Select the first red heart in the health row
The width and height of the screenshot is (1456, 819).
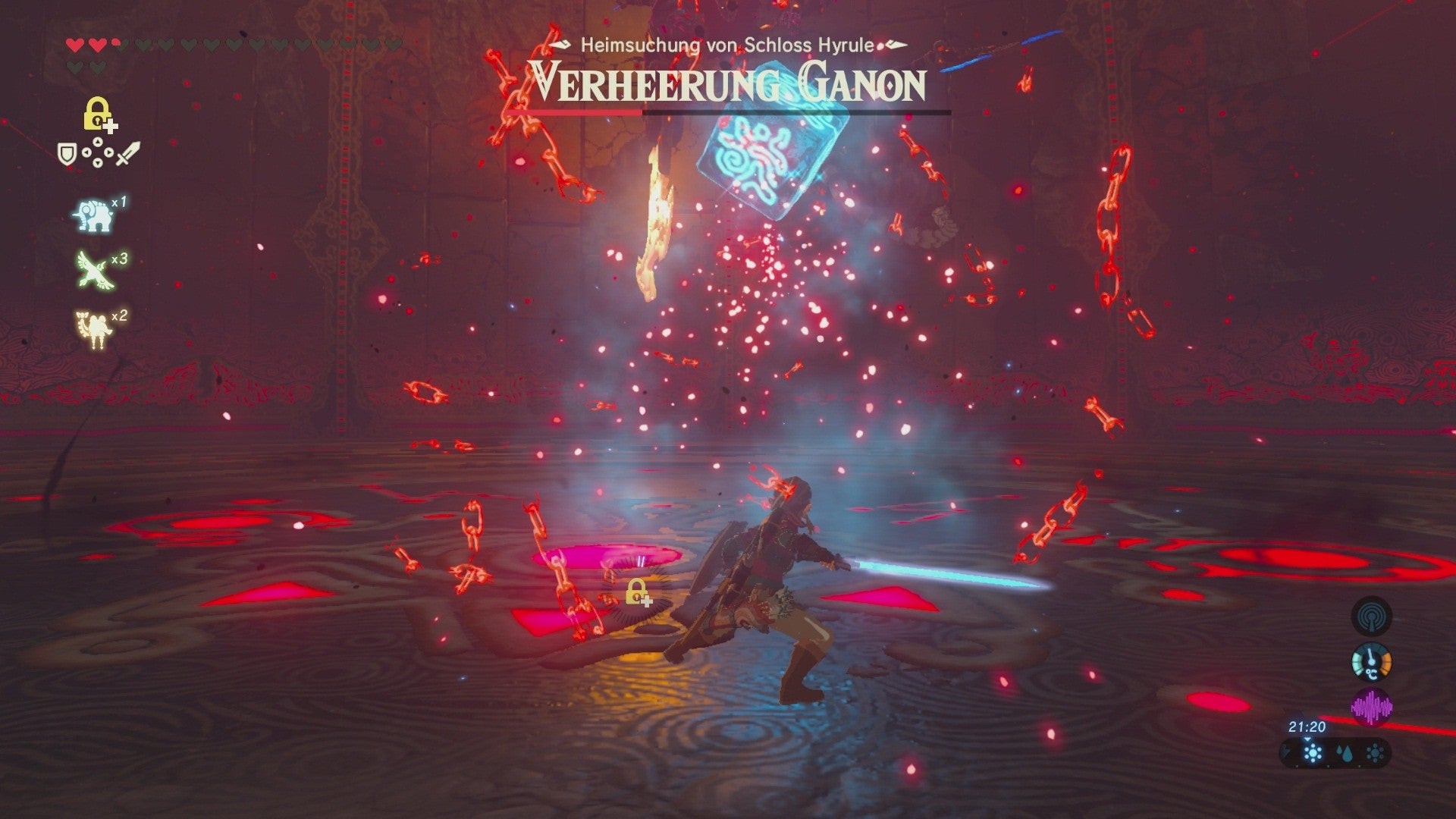pos(75,44)
